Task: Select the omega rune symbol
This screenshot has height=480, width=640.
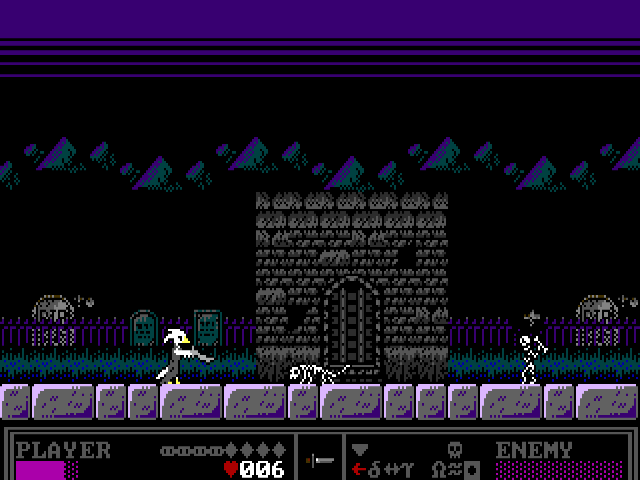Action: coord(438,468)
